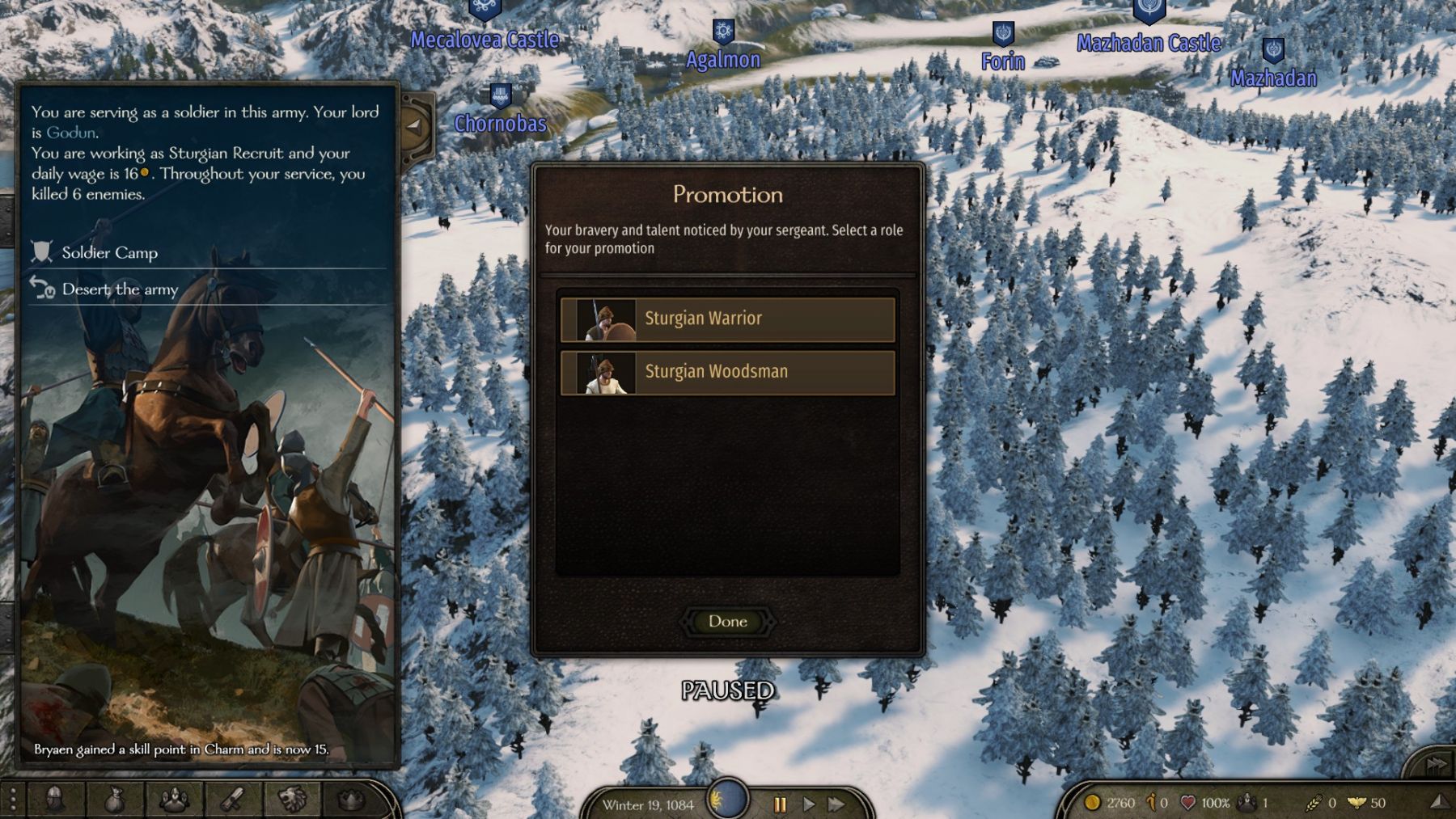Open the kingdom screen crown icon
Screen dimensions: 1456x819
click(351, 800)
